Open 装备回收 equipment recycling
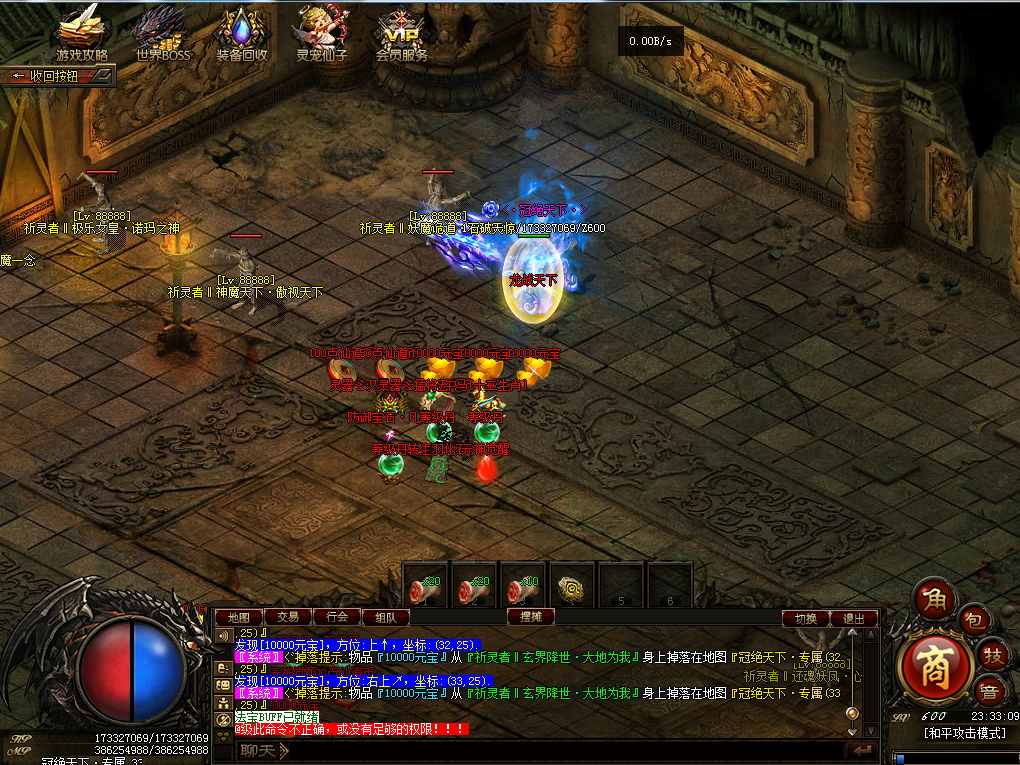 tap(242, 34)
